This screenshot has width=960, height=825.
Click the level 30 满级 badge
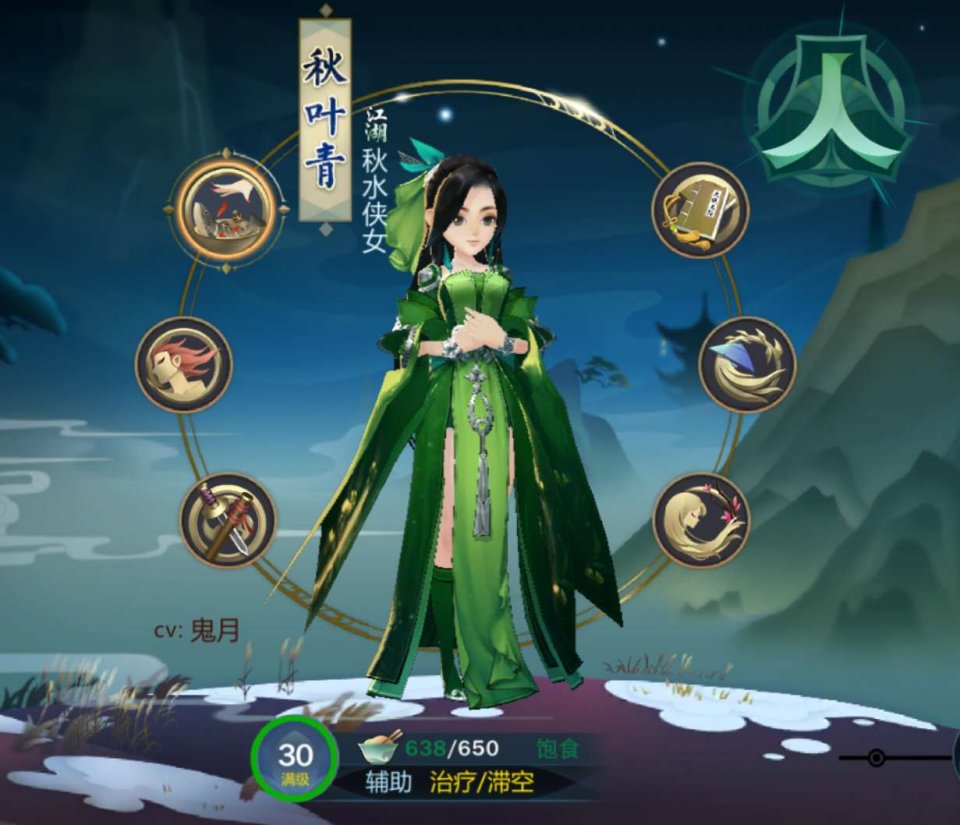pos(295,761)
